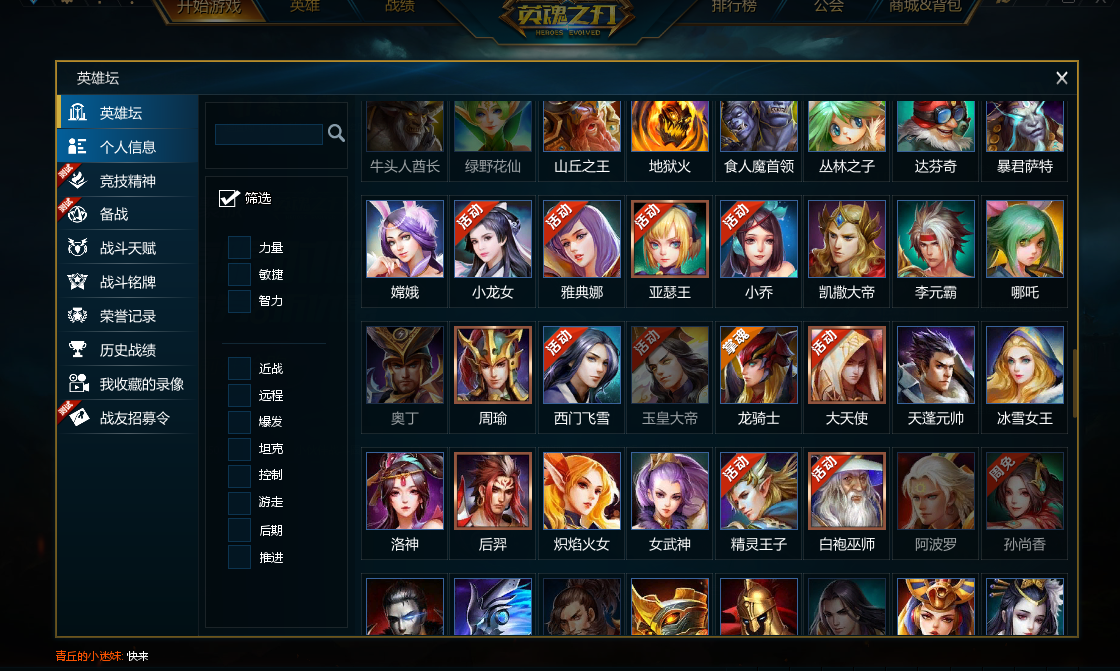Image resolution: width=1120 pixels, height=671 pixels.
Task: Open the 排行榜 ranking tab
Action: pos(734,7)
